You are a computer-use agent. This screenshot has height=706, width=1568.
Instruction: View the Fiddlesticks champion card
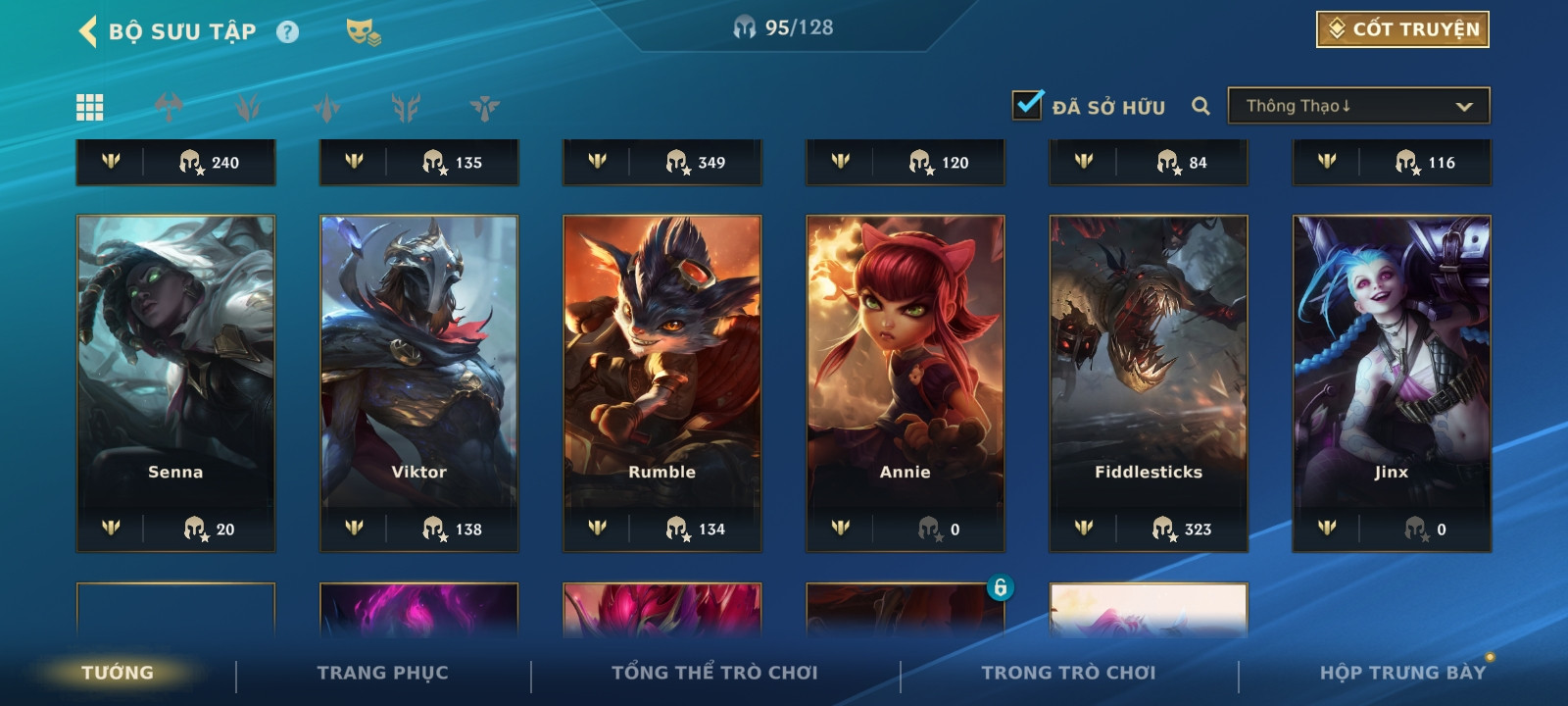[1148, 382]
